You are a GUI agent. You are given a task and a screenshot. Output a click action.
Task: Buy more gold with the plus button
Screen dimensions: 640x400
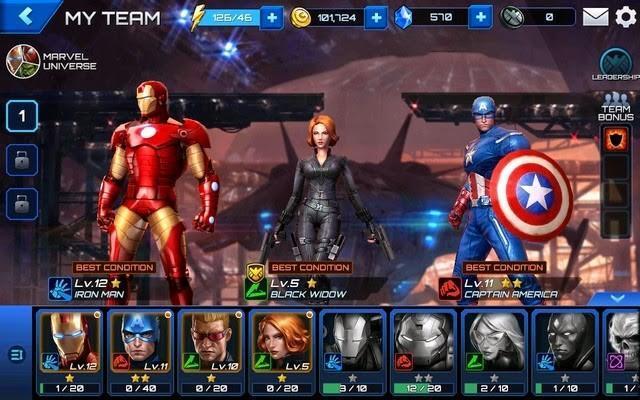(376, 17)
